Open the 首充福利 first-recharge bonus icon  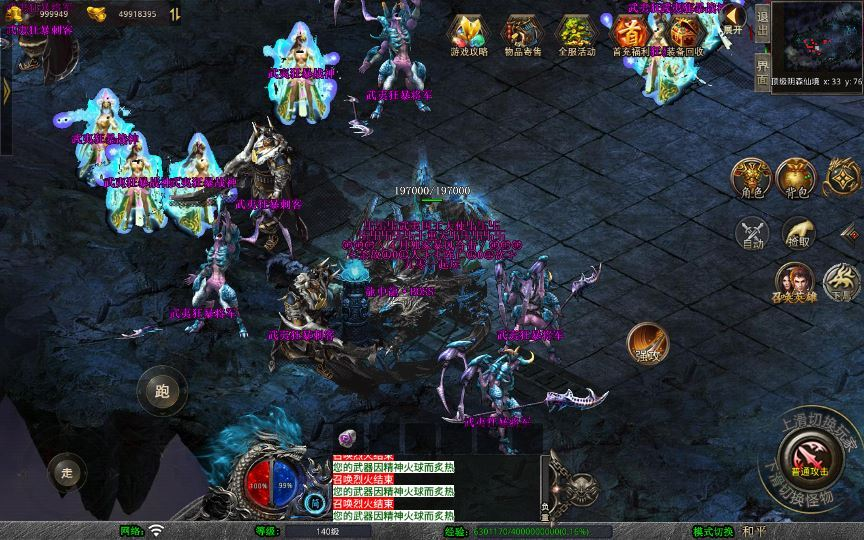coord(629,33)
